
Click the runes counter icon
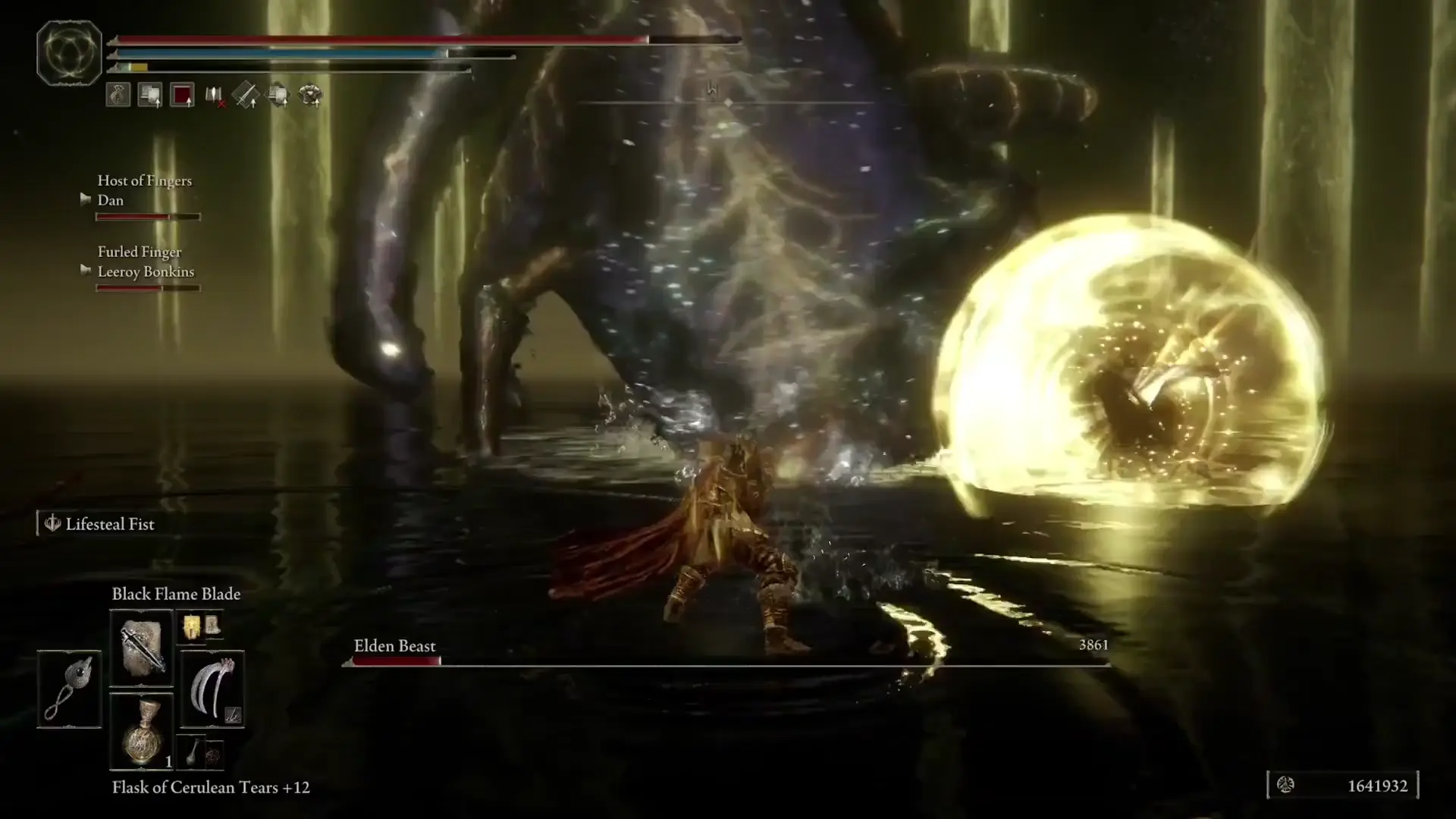1285,785
